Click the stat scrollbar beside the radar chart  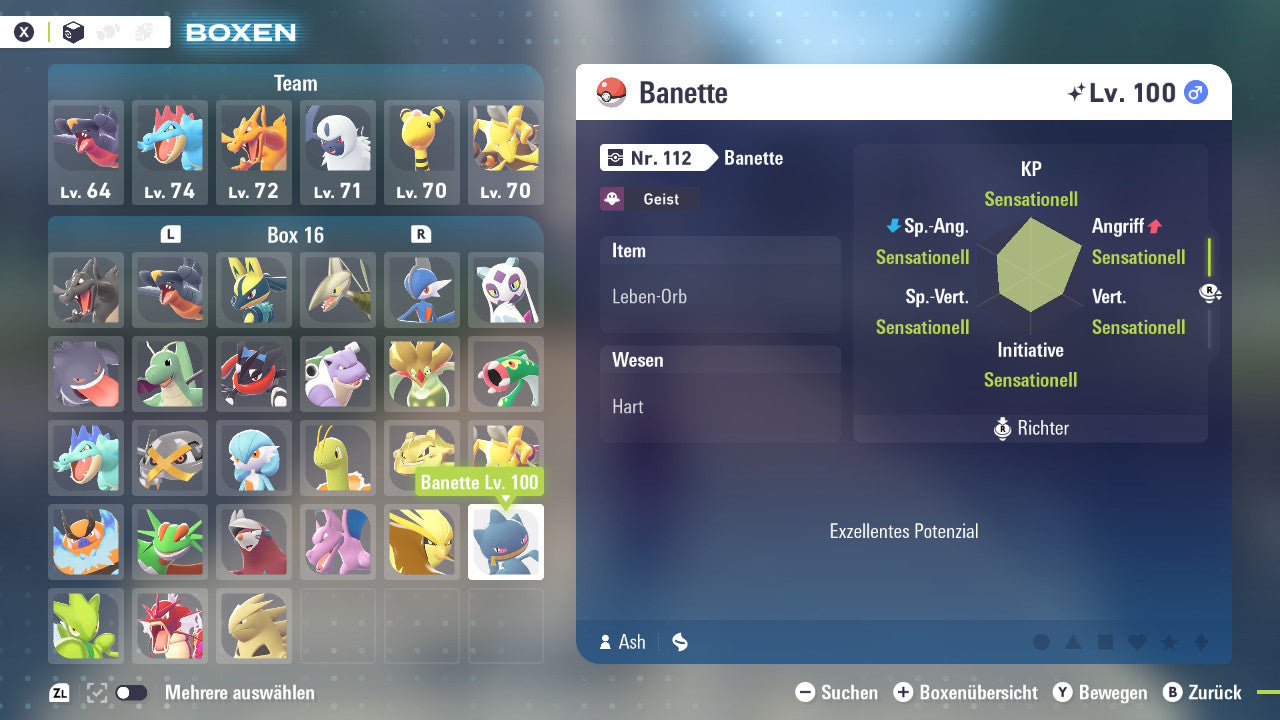tap(1209, 258)
